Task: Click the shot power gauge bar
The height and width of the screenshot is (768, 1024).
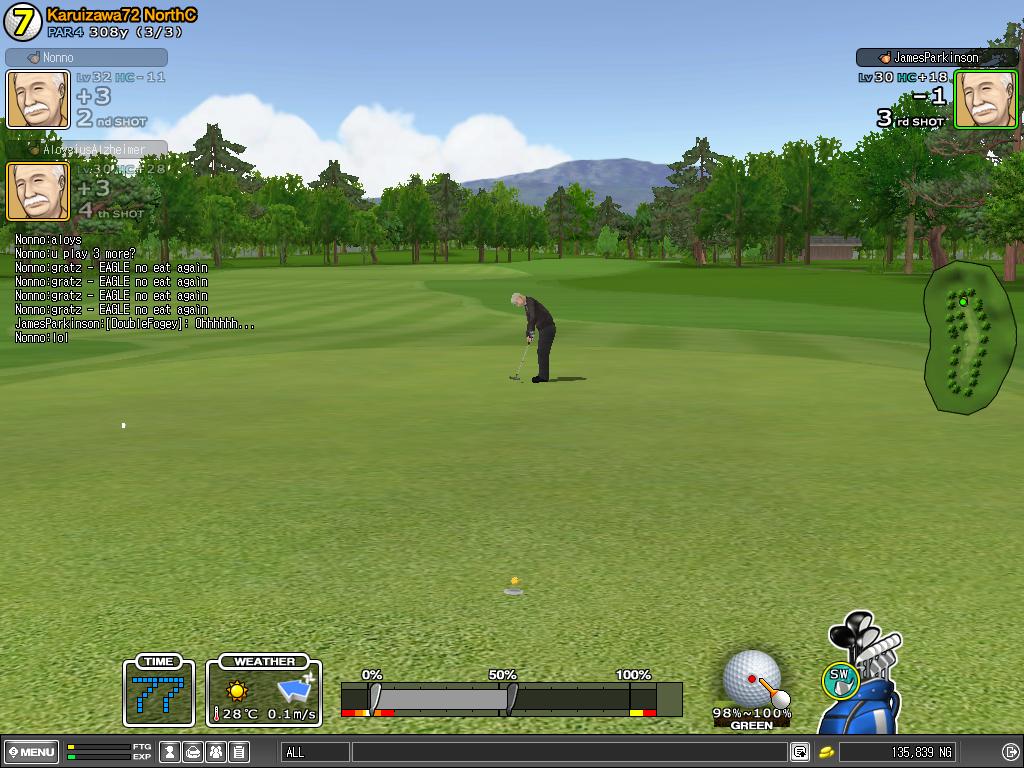Action: pyautogui.click(x=511, y=698)
